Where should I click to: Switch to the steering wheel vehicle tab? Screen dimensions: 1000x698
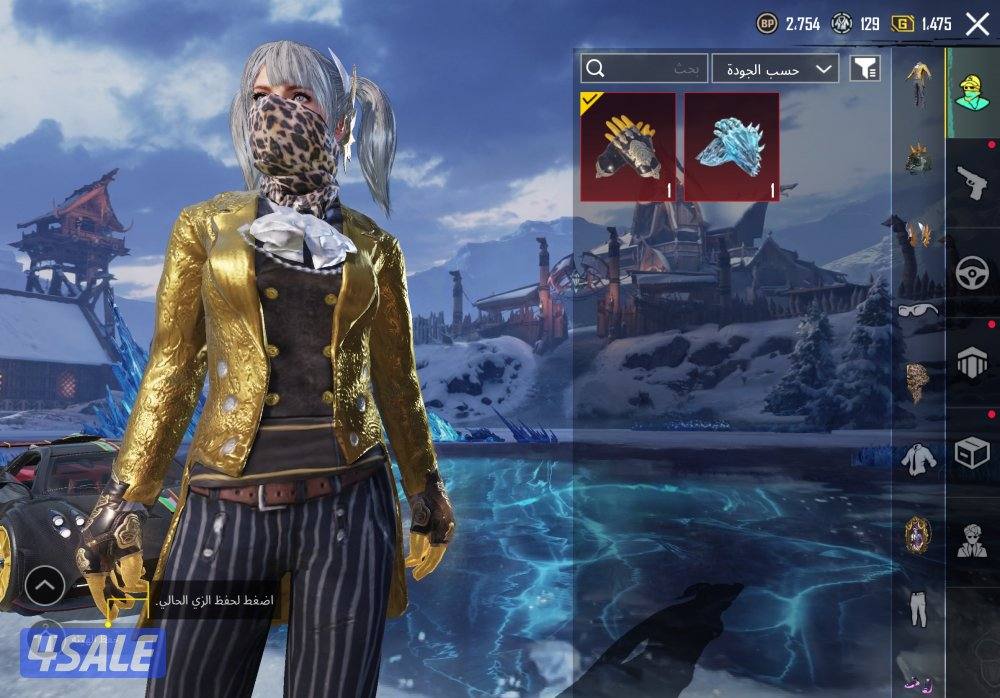click(x=972, y=273)
